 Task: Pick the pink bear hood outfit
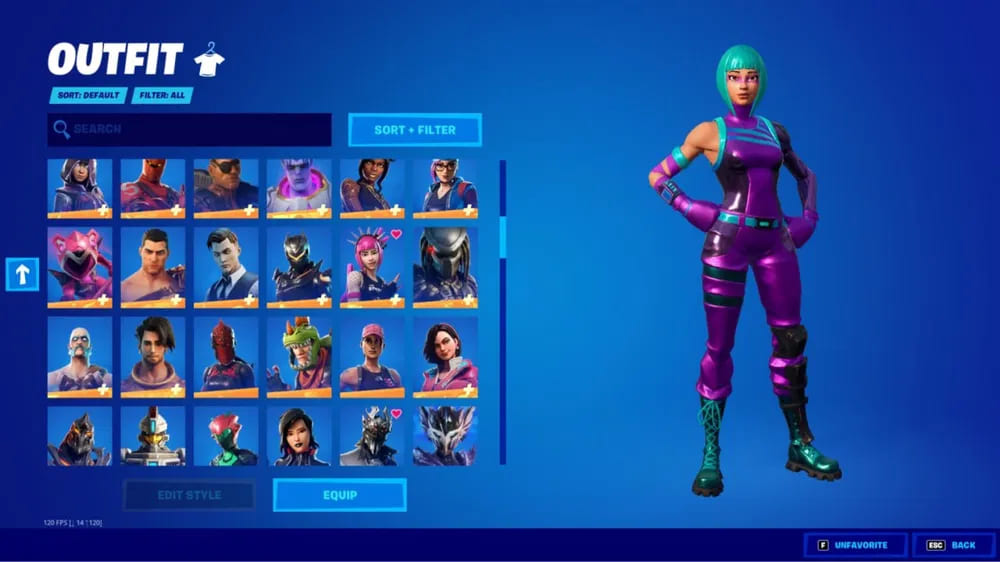(x=80, y=266)
